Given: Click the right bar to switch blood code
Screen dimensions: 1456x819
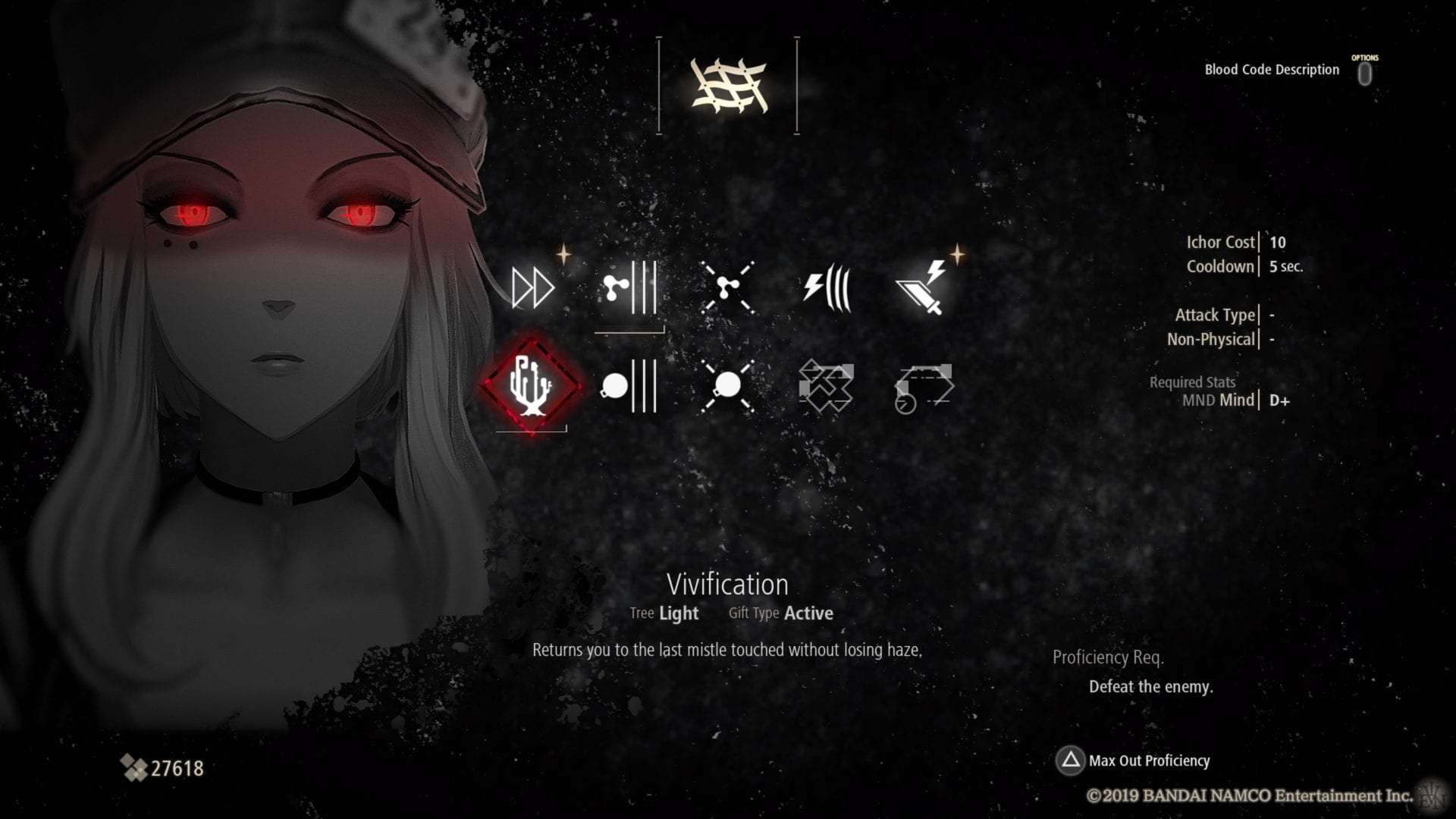Looking at the screenshot, I should click(795, 82).
